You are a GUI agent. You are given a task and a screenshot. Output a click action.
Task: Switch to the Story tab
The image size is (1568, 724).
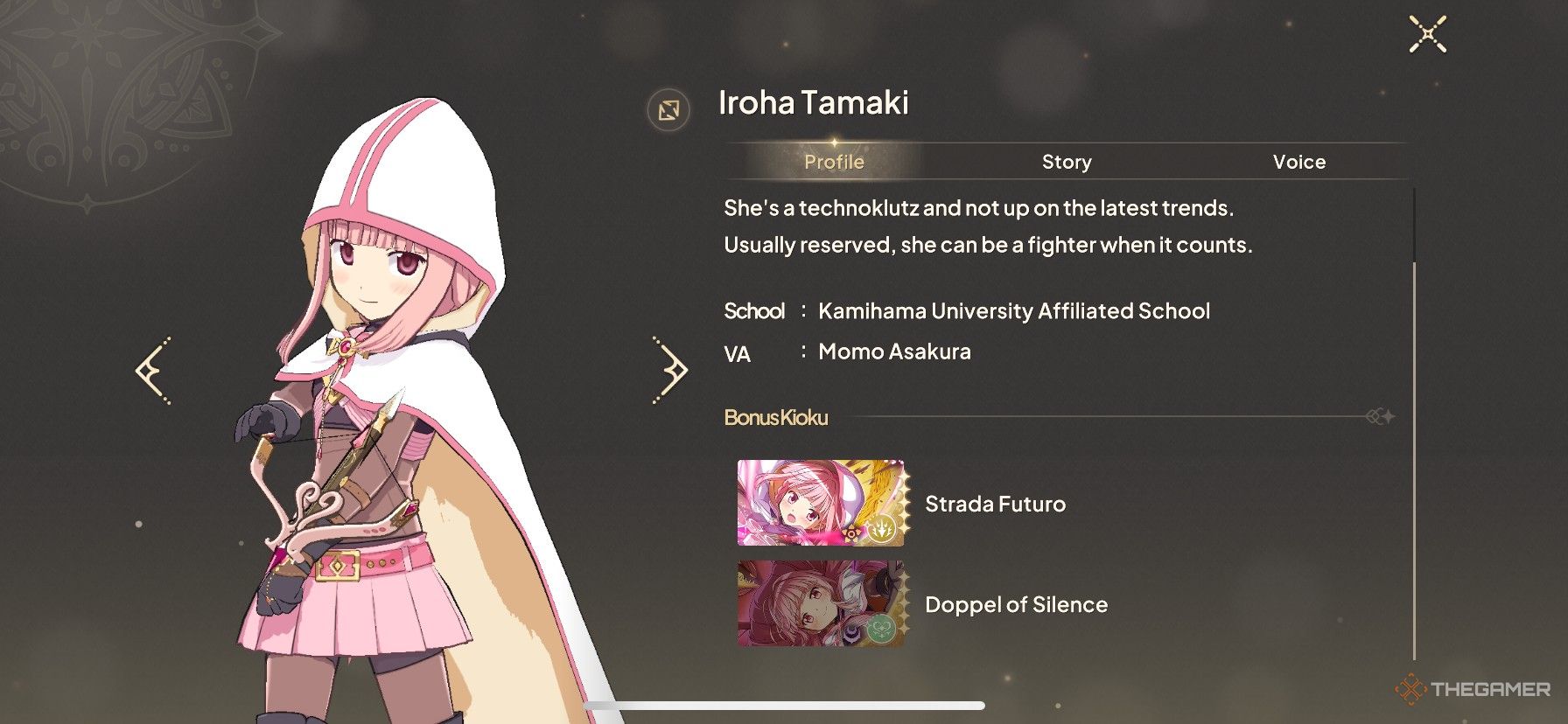(x=1066, y=162)
